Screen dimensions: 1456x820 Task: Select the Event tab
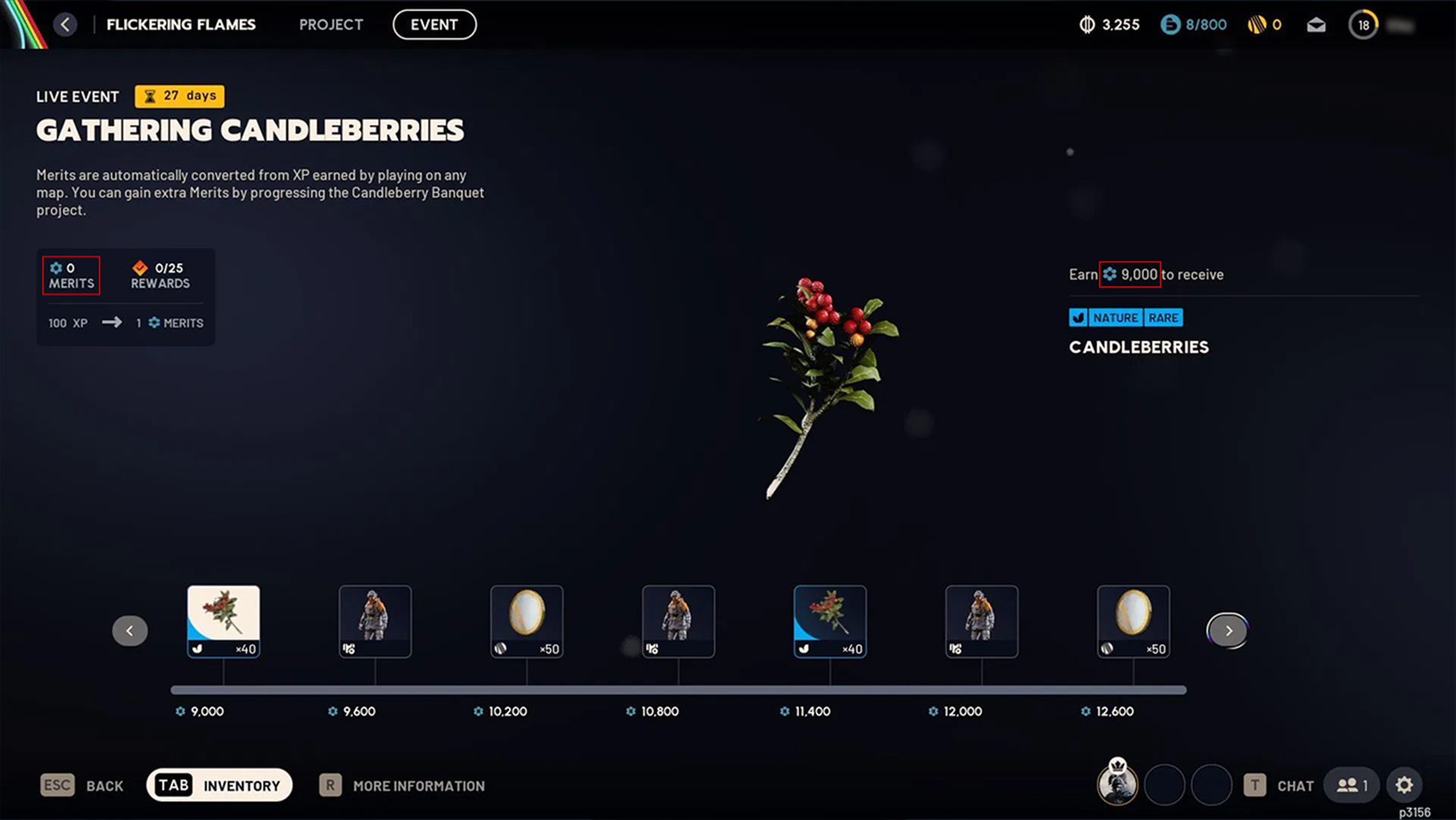click(x=434, y=24)
